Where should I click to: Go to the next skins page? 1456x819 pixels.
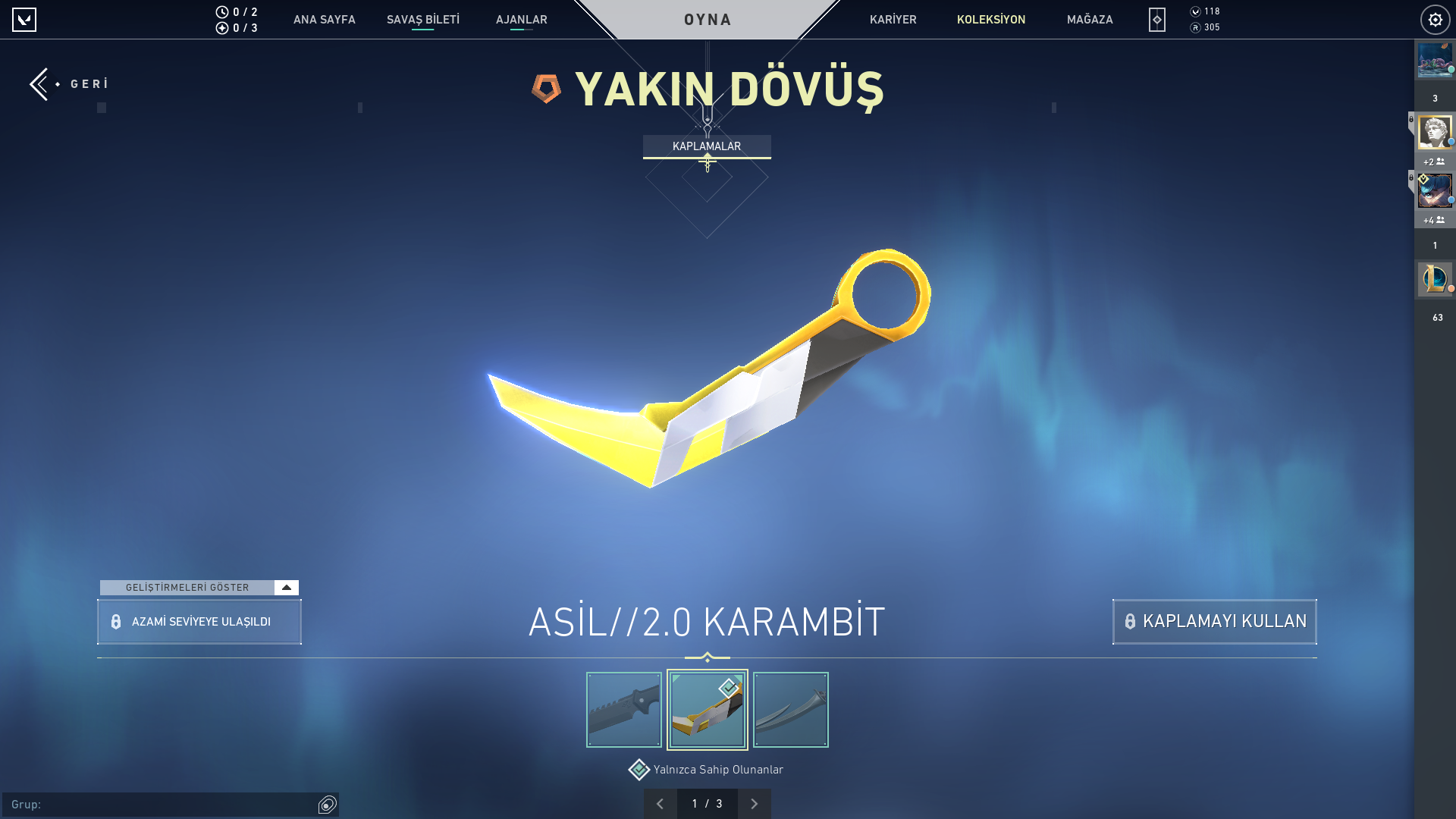(755, 802)
